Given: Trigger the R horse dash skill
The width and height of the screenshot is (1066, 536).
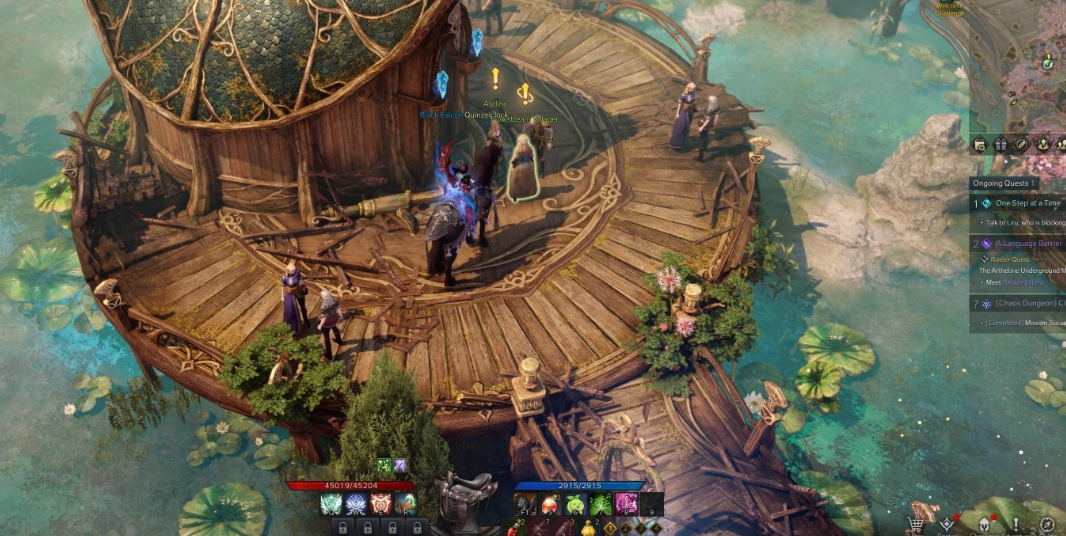Looking at the screenshot, I should click(x=406, y=504).
